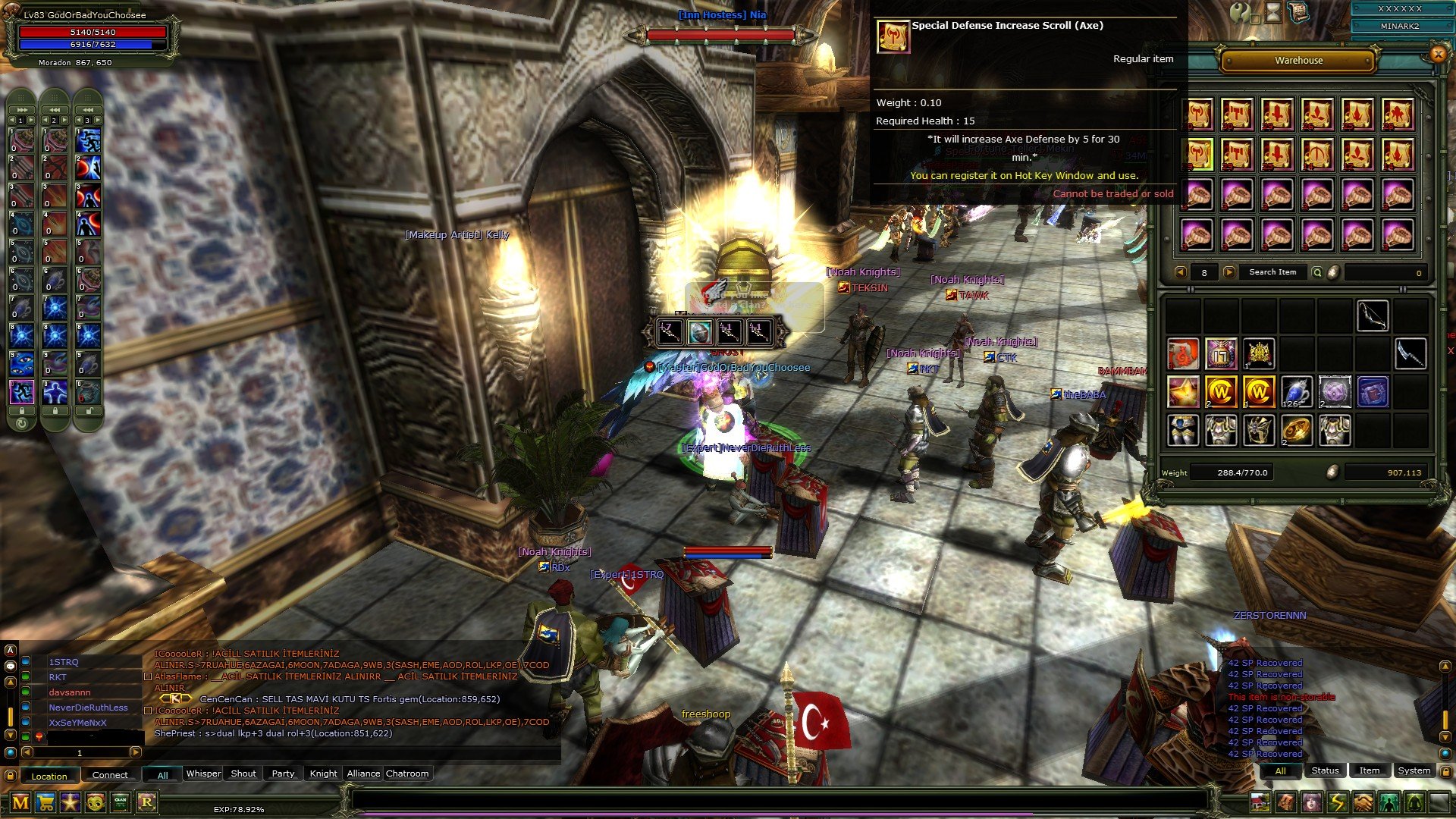Select the Connect tab

(x=110, y=775)
